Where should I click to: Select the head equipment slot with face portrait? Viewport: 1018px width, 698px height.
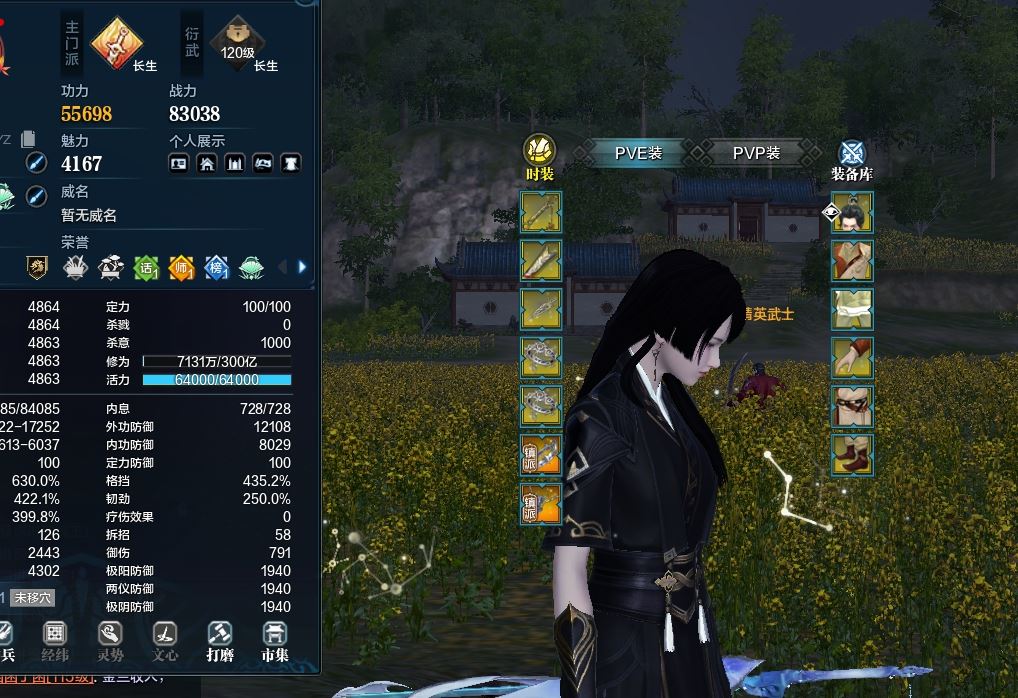coord(852,212)
